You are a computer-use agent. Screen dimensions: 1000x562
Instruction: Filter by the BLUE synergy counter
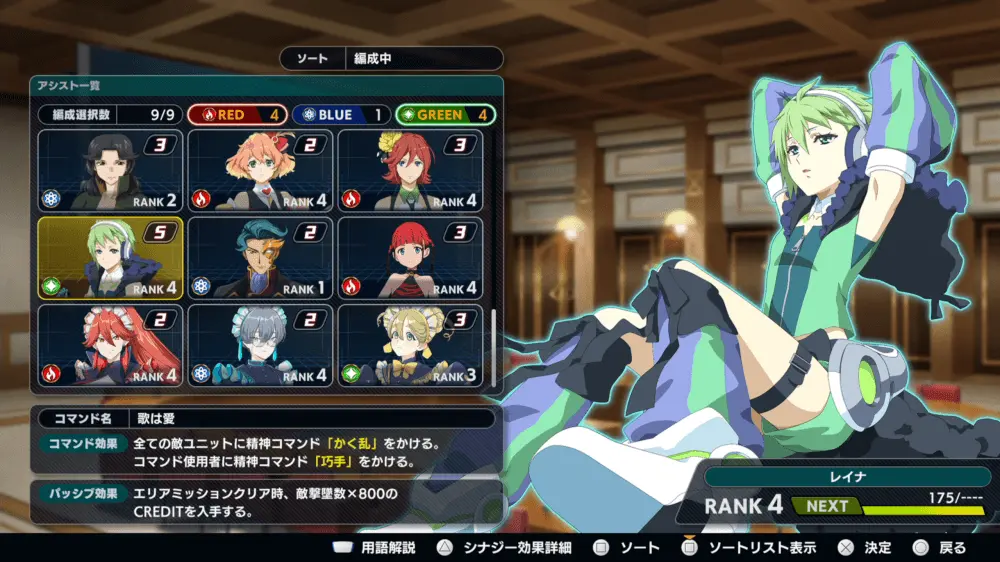pos(341,115)
